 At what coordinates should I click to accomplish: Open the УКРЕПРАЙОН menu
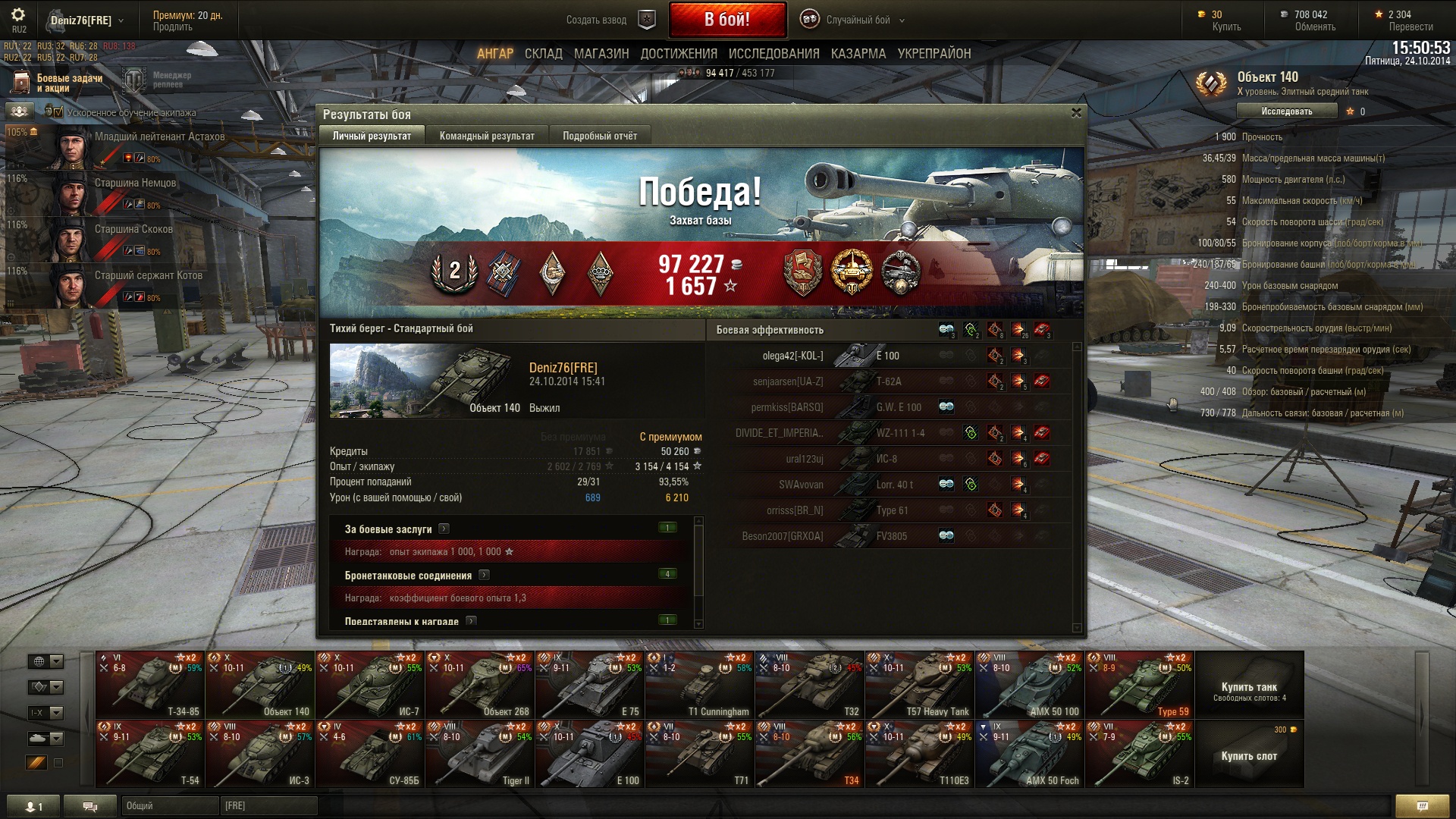coord(934,54)
